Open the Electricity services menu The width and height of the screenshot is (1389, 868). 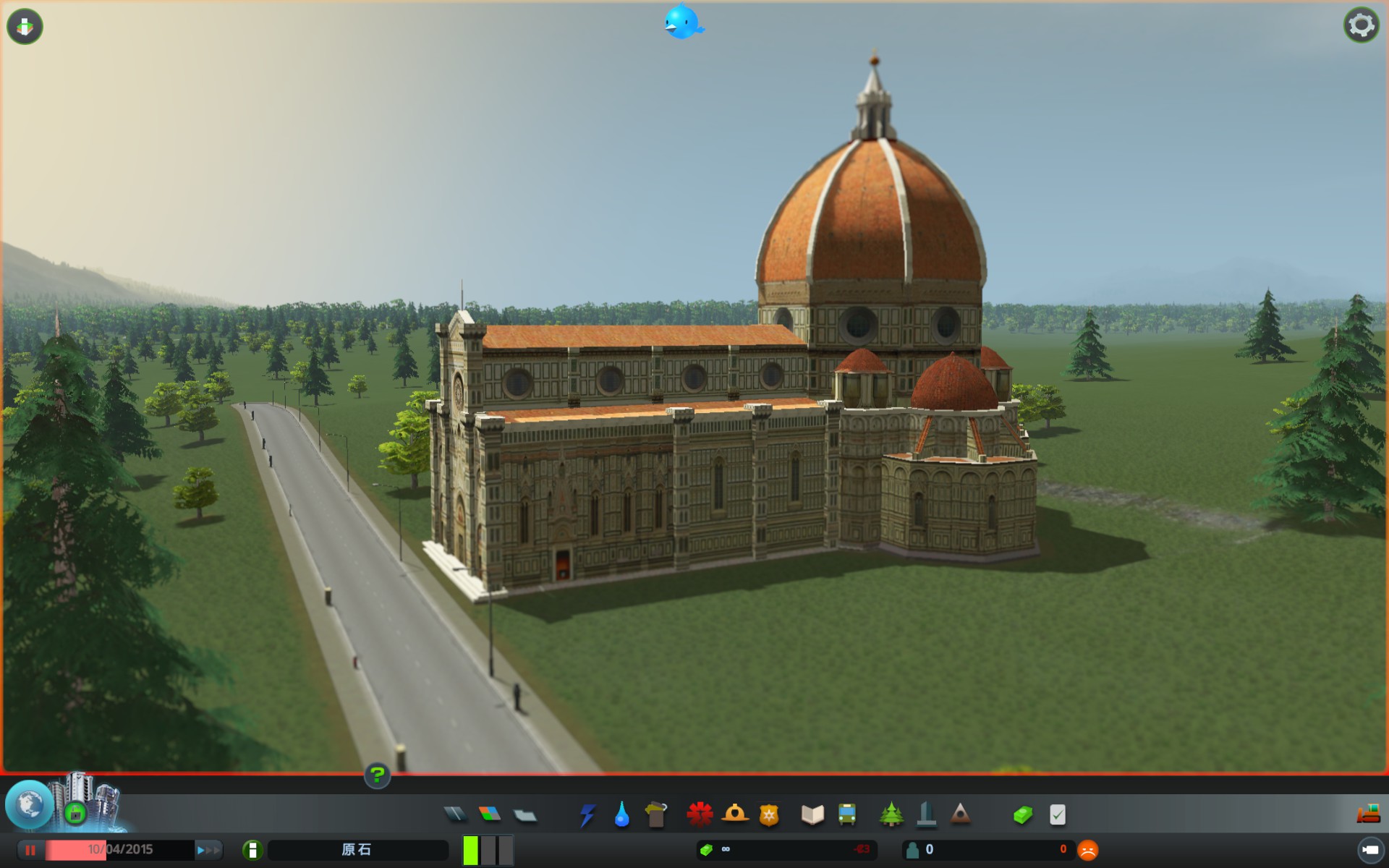(x=588, y=814)
